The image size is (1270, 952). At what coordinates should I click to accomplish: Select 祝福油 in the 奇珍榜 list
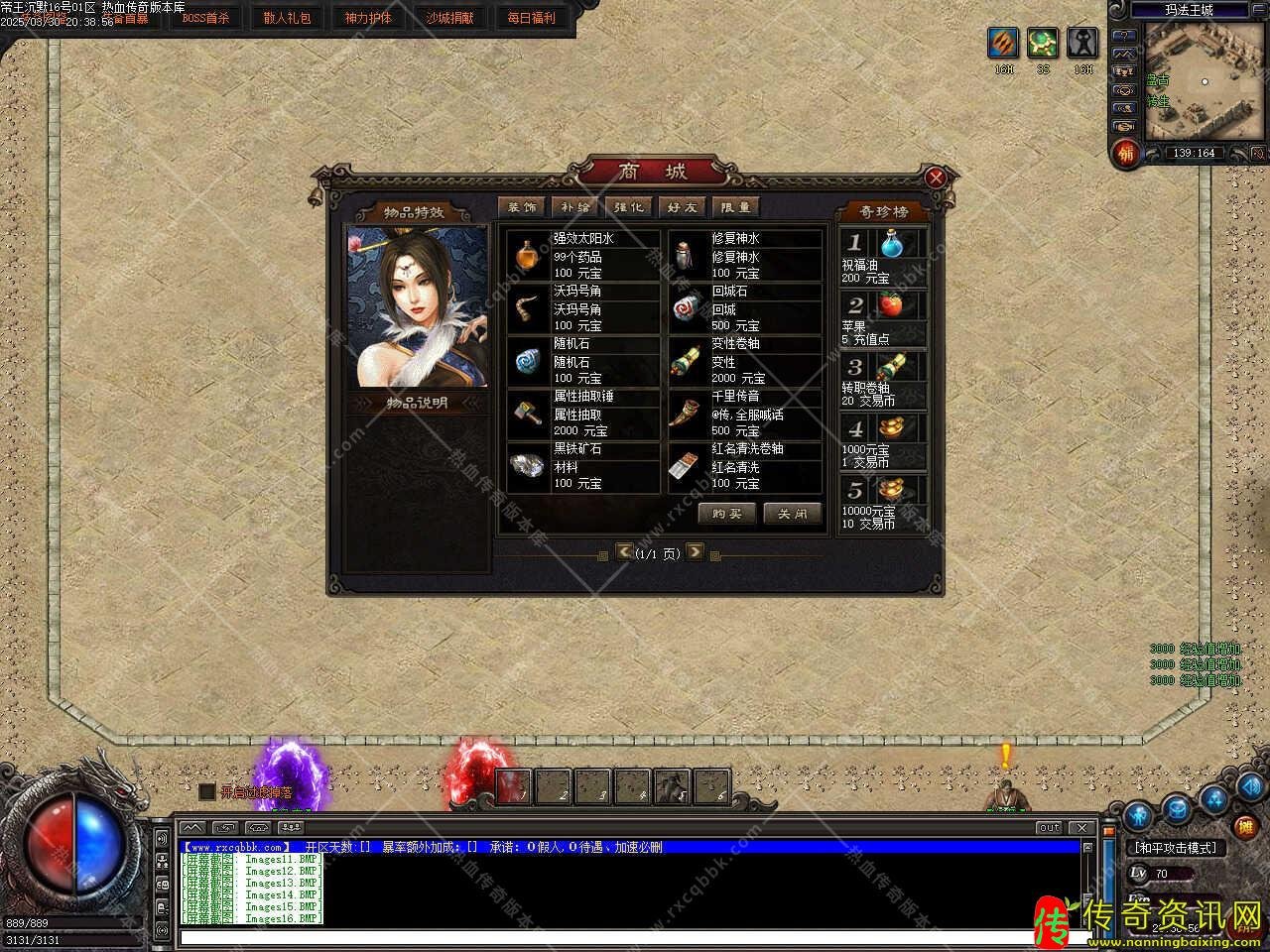(x=883, y=256)
